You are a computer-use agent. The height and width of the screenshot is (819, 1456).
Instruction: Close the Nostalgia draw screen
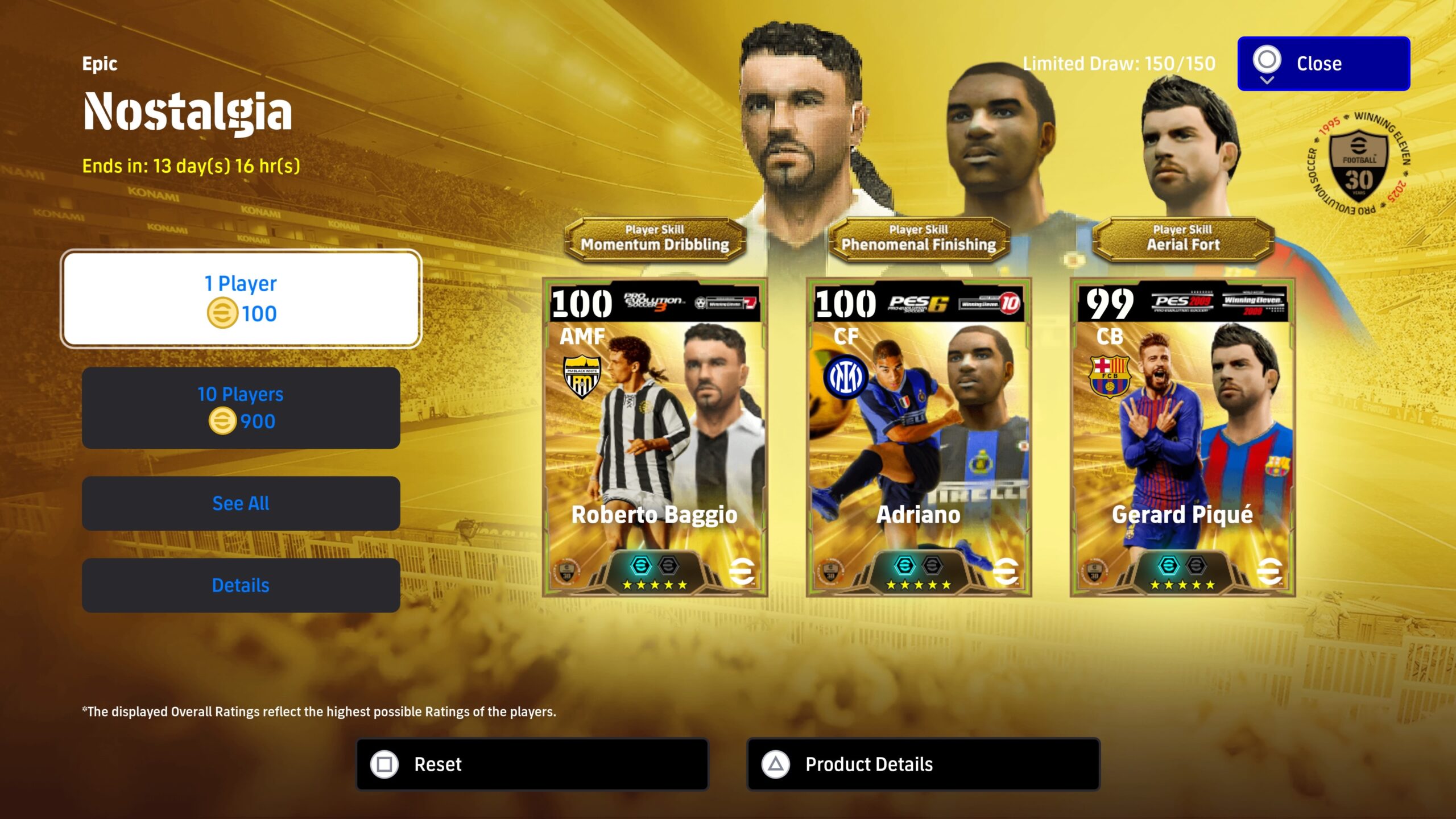(x=1323, y=64)
